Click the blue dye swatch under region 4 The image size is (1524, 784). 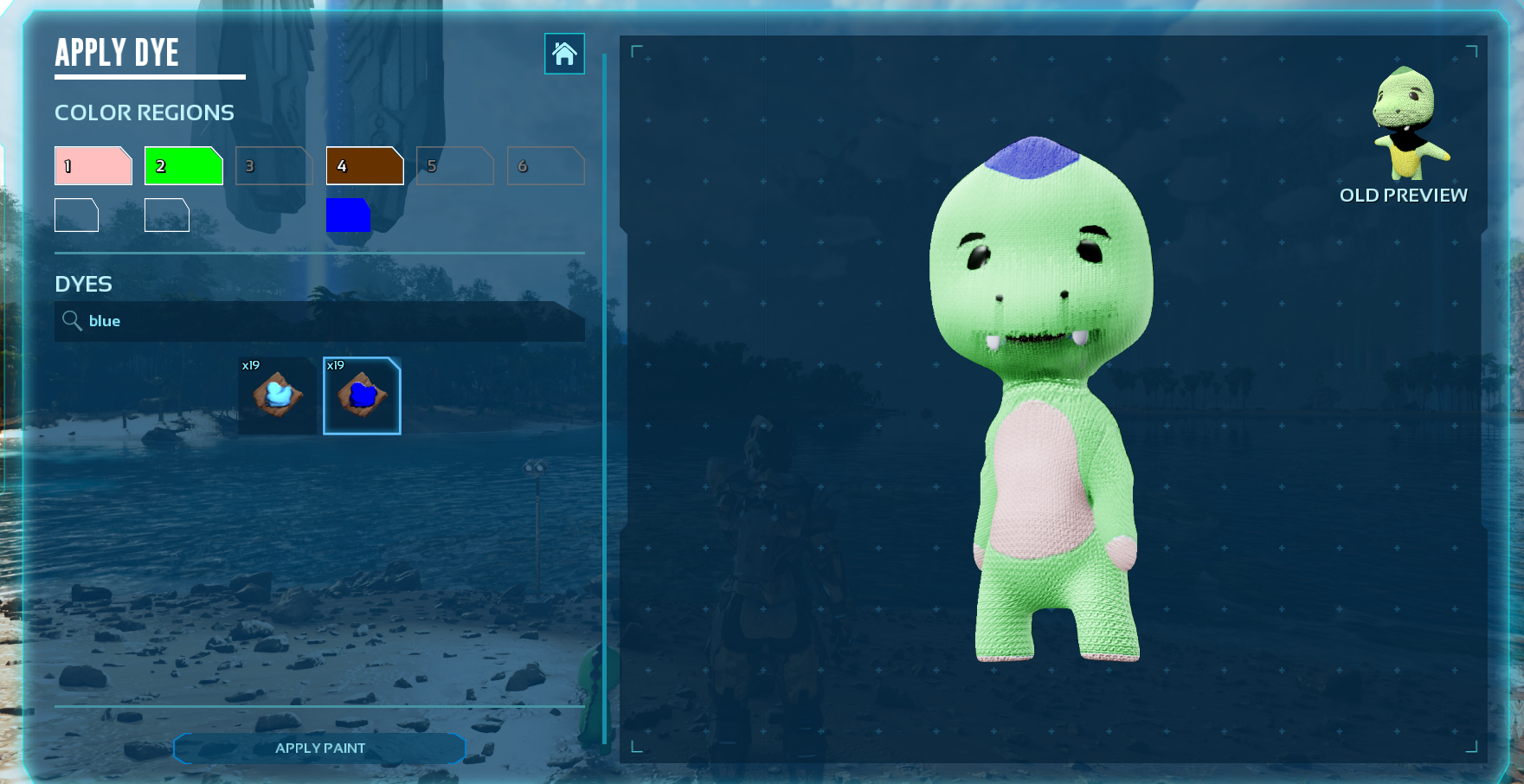tap(348, 215)
